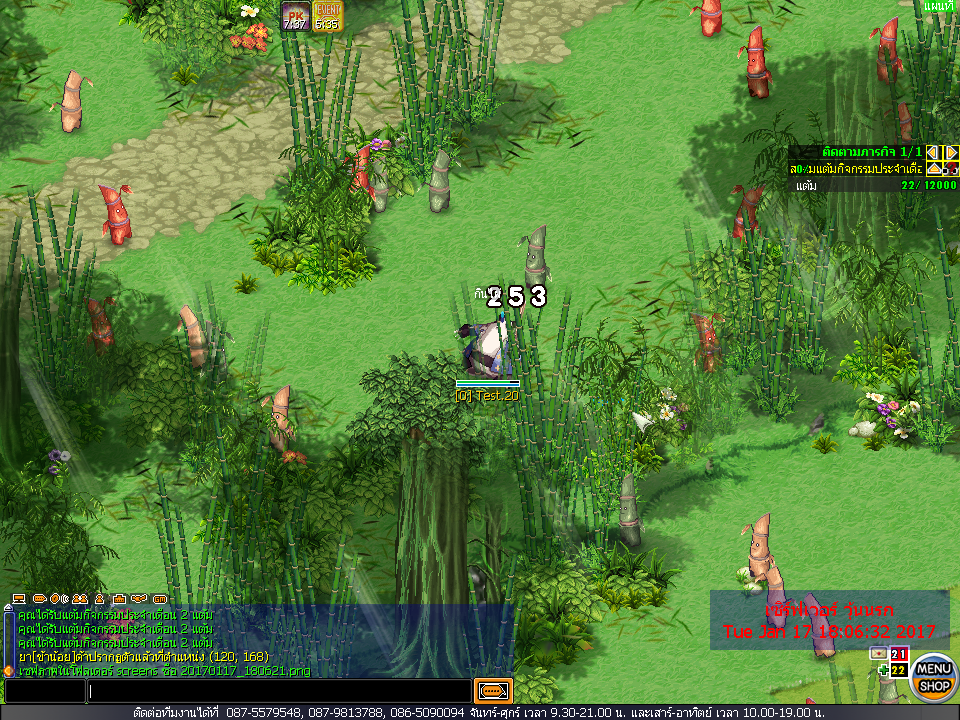Collapse the quest tracker with the up arrow

pyautogui.click(x=933, y=169)
